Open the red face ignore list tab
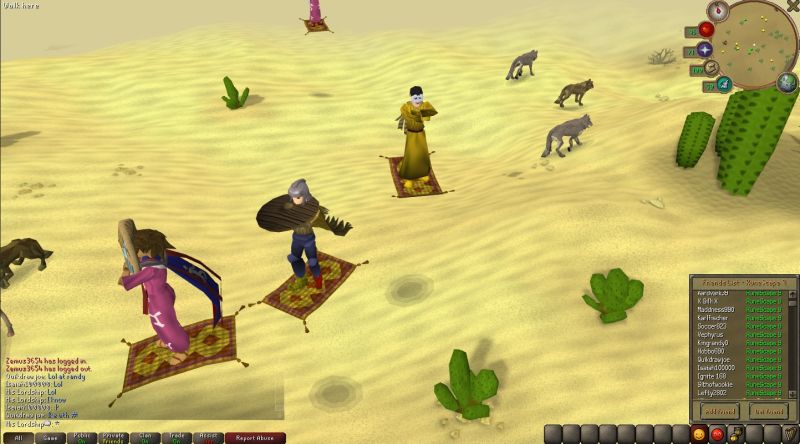800x444 pixels. click(x=716, y=434)
